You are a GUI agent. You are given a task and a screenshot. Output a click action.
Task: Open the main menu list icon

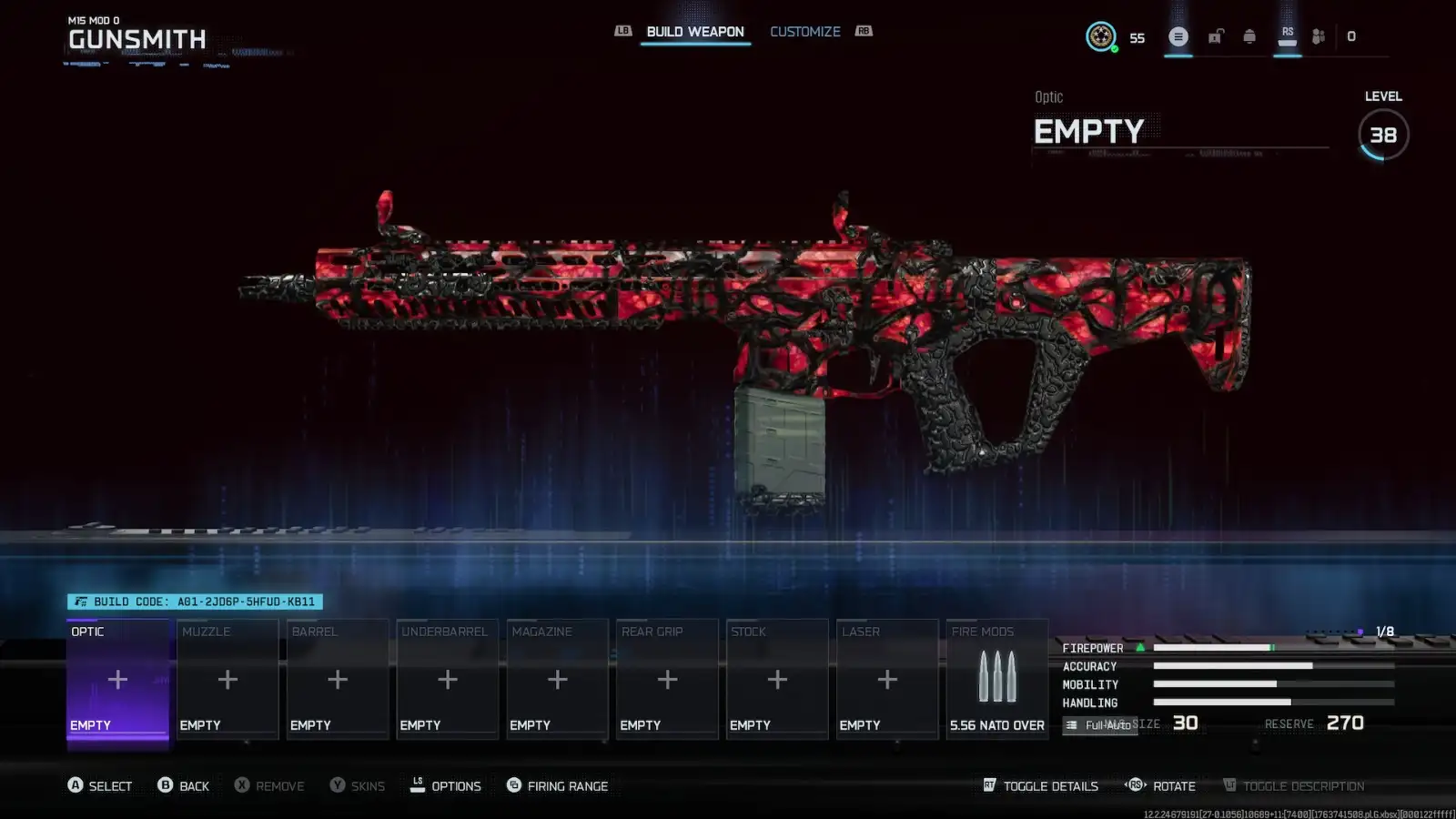(1178, 36)
